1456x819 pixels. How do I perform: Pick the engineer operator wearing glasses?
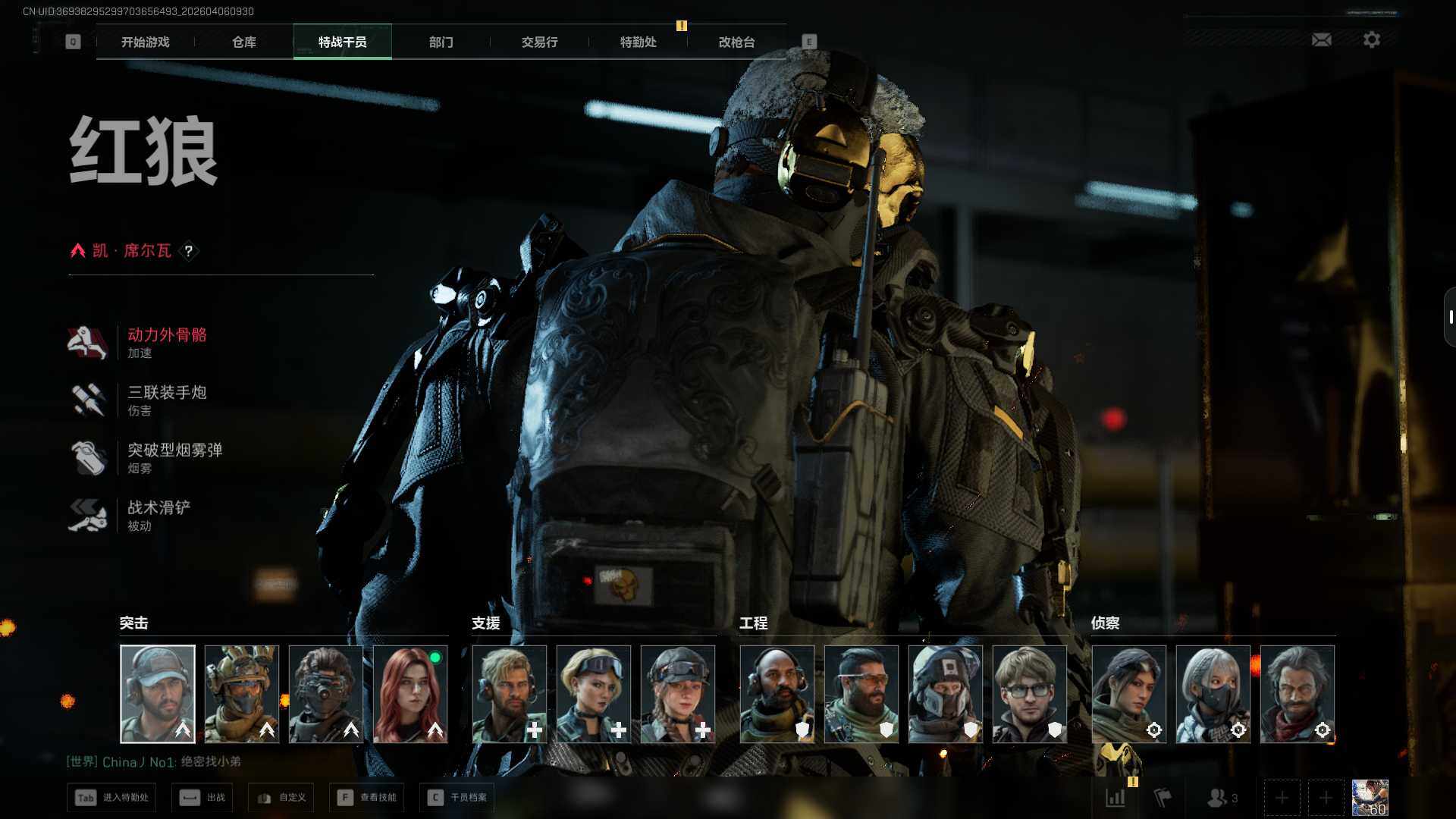[x=1029, y=694]
